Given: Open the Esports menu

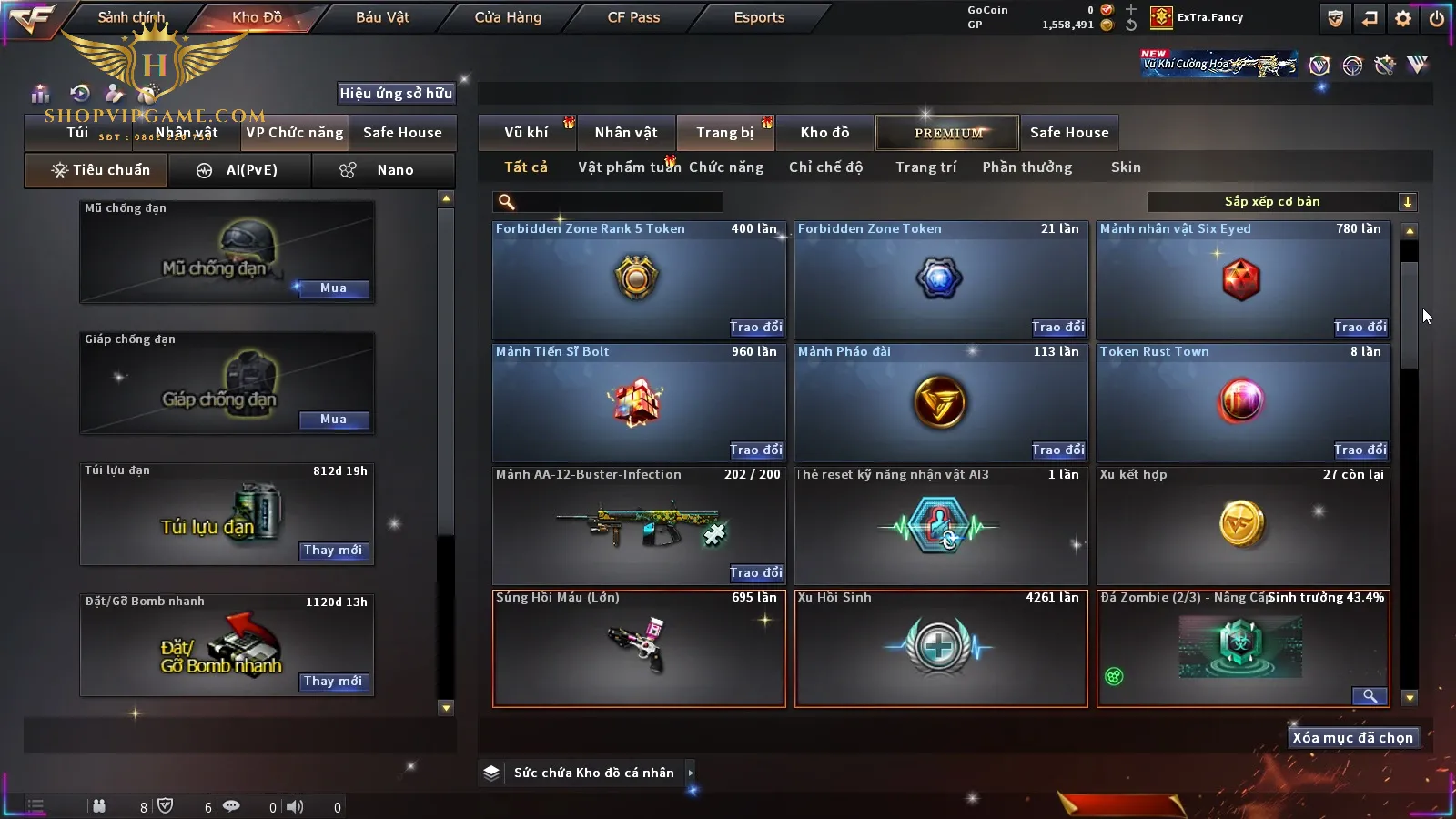Looking at the screenshot, I should pos(759,17).
